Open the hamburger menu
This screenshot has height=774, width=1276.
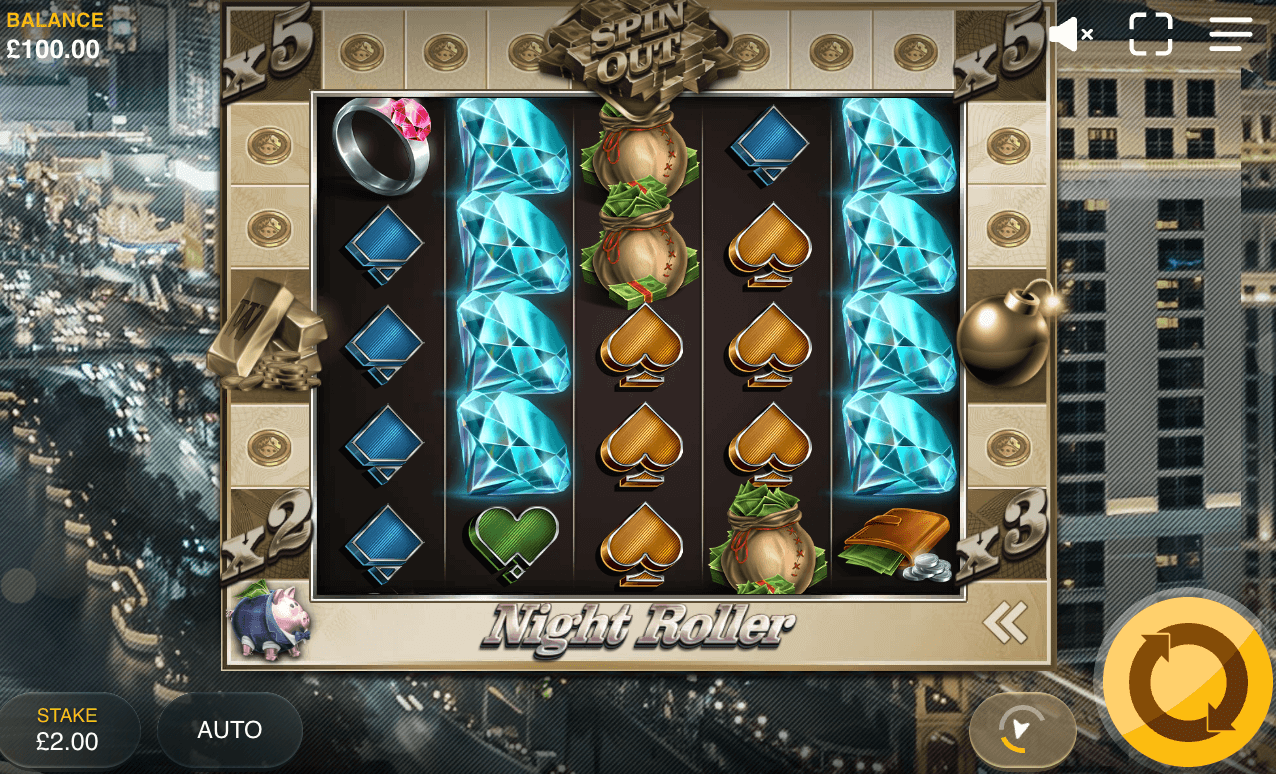[1230, 34]
